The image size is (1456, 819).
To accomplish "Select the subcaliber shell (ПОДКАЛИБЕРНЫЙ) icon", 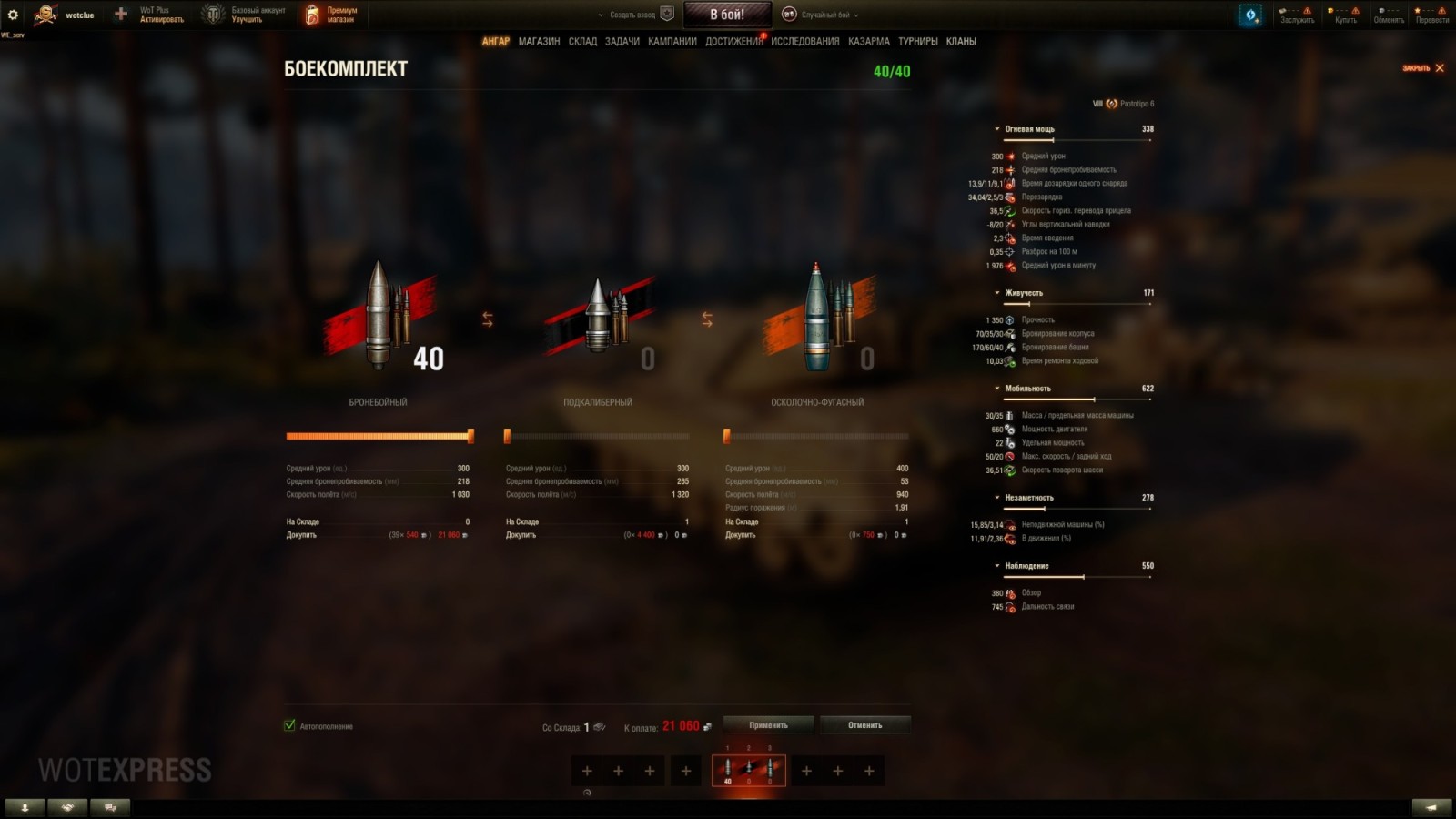I will click(x=601, y=318).
